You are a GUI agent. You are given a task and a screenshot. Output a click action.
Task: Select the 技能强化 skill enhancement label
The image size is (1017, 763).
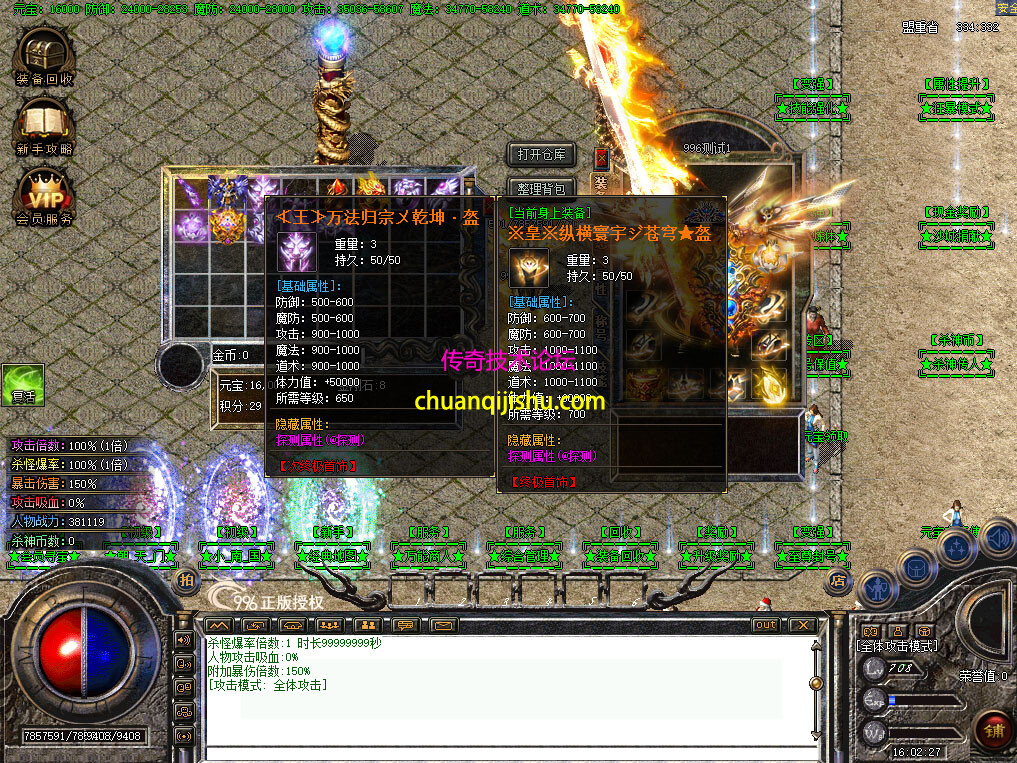(x=813, y=107)
